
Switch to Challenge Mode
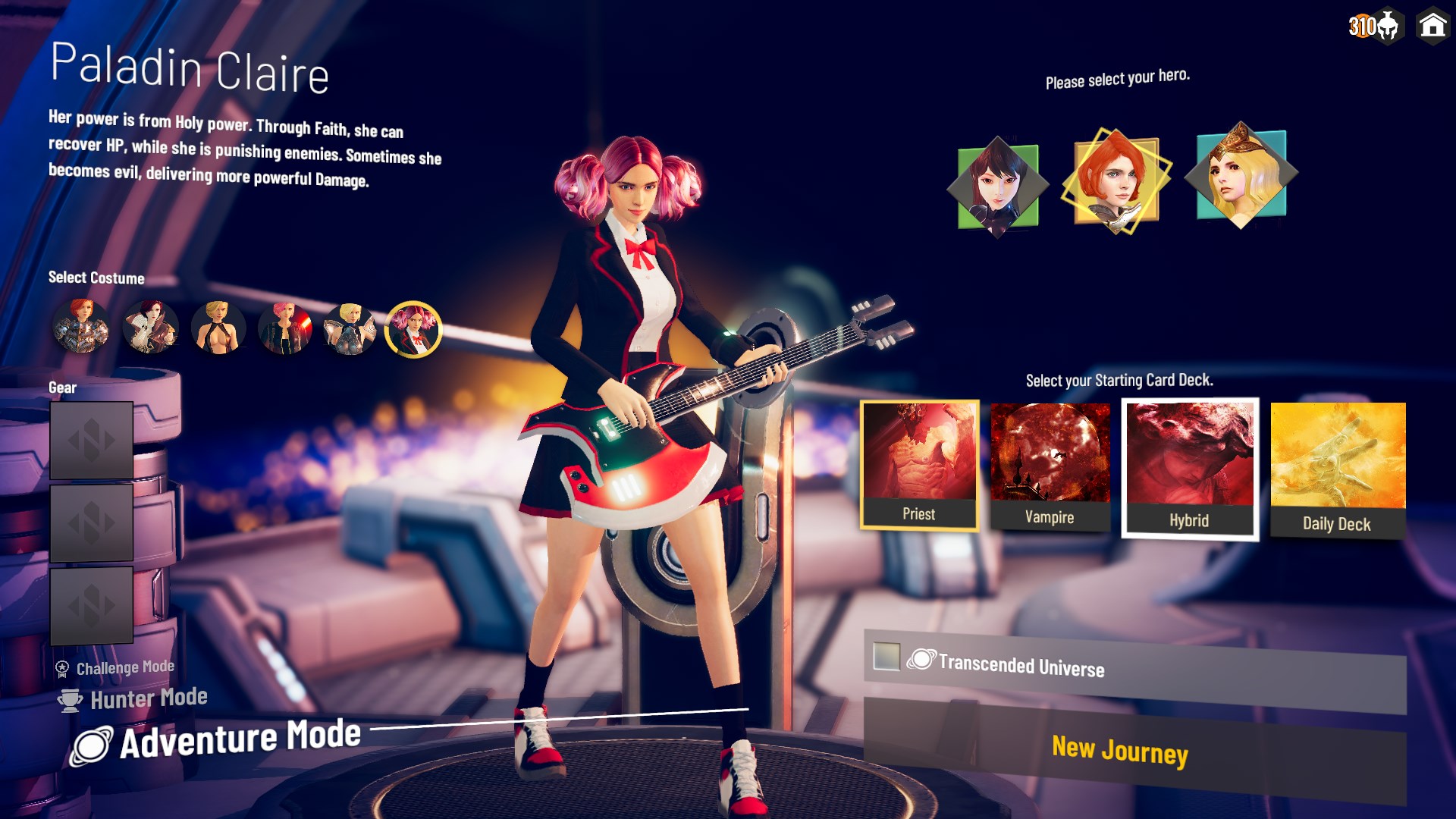[x=124, y=667]
